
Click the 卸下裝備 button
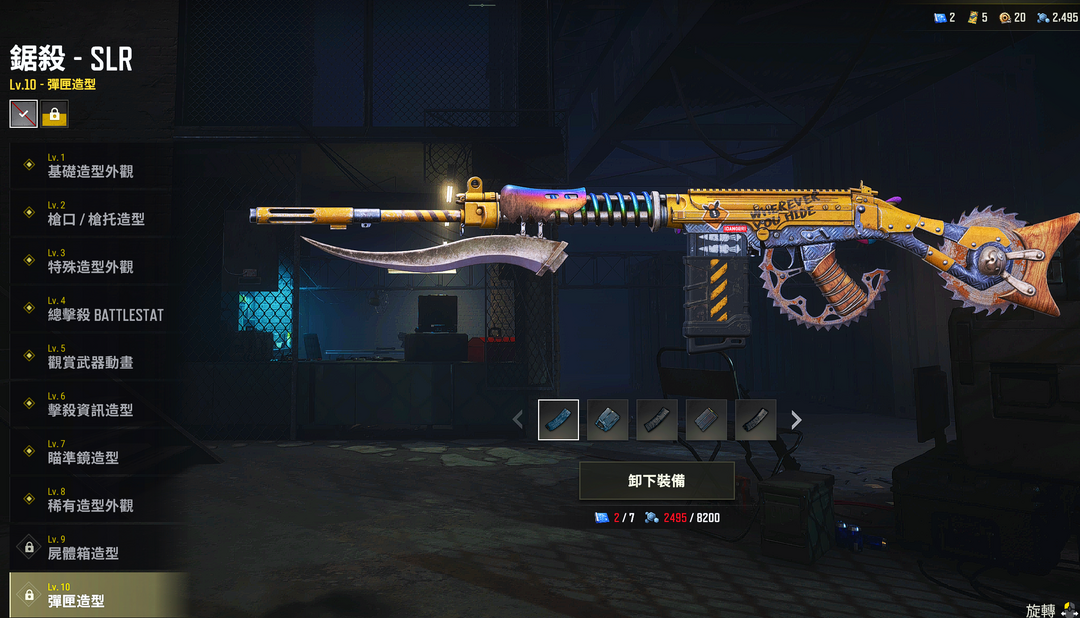pos(657,481)
